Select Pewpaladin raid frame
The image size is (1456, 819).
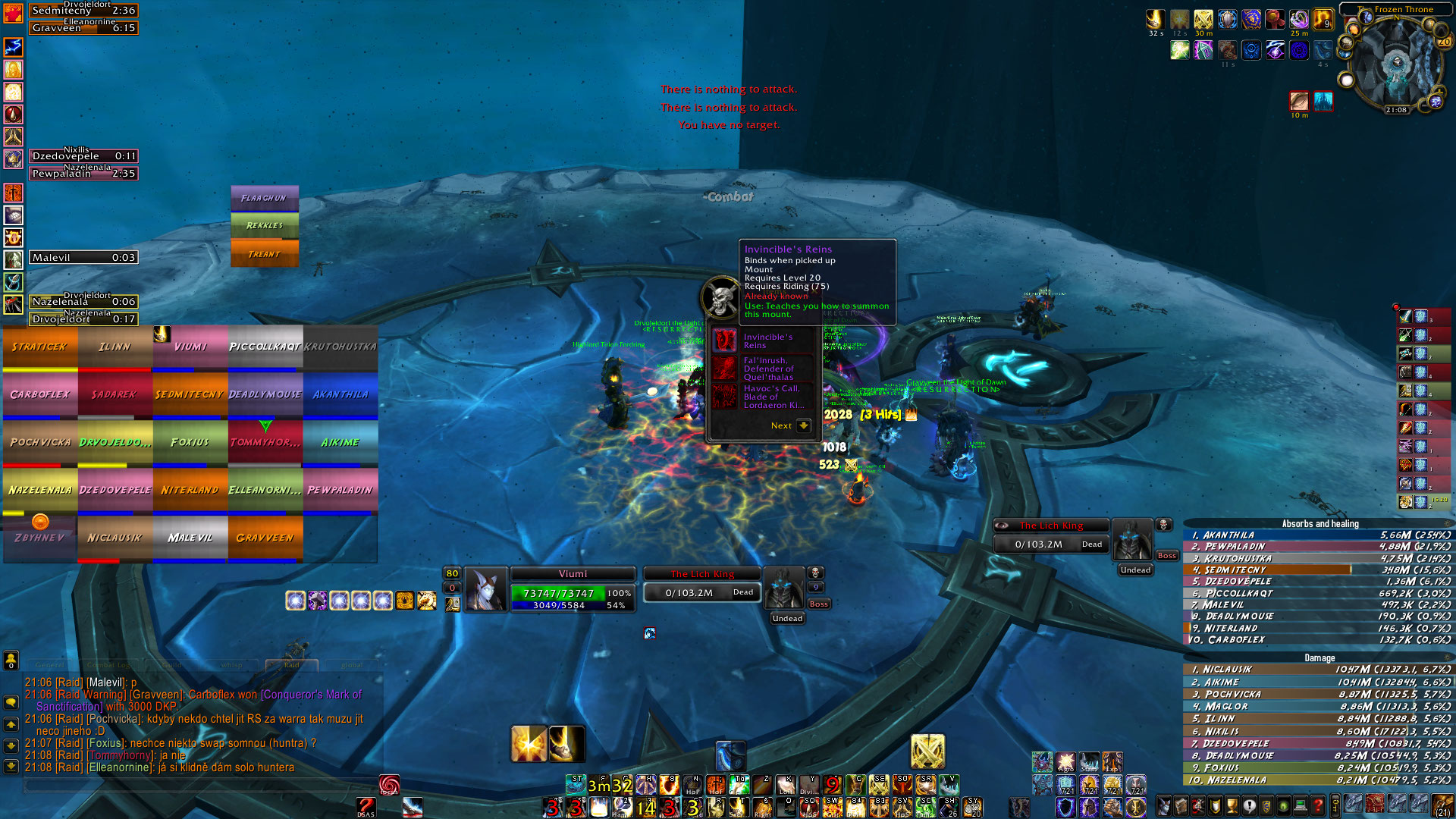pos(340,491)
